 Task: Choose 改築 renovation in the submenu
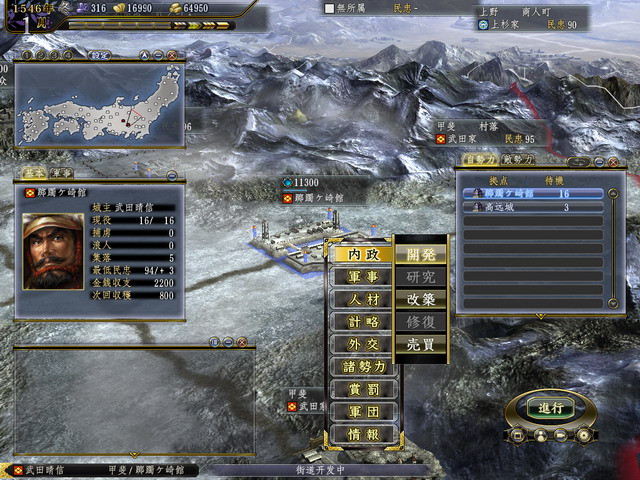coord(420,299)
